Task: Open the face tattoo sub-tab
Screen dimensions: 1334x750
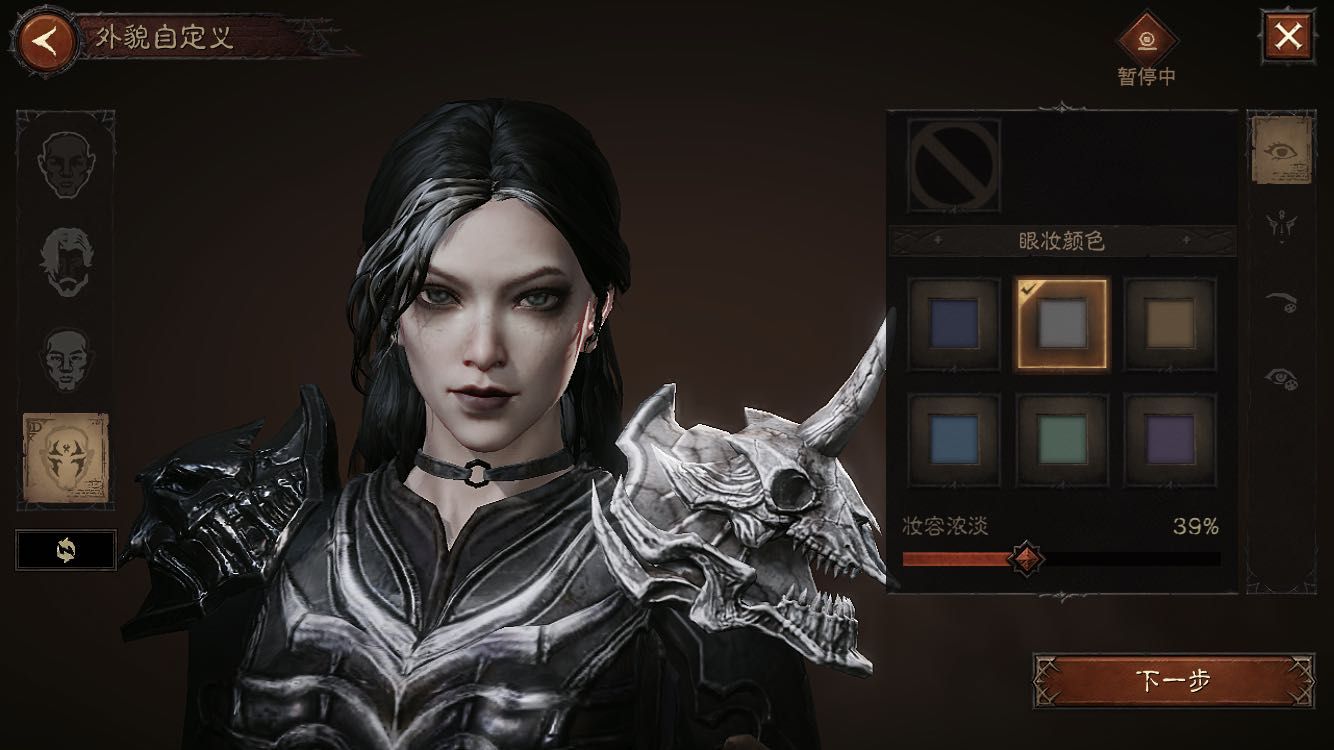Action: point(1282,226)
